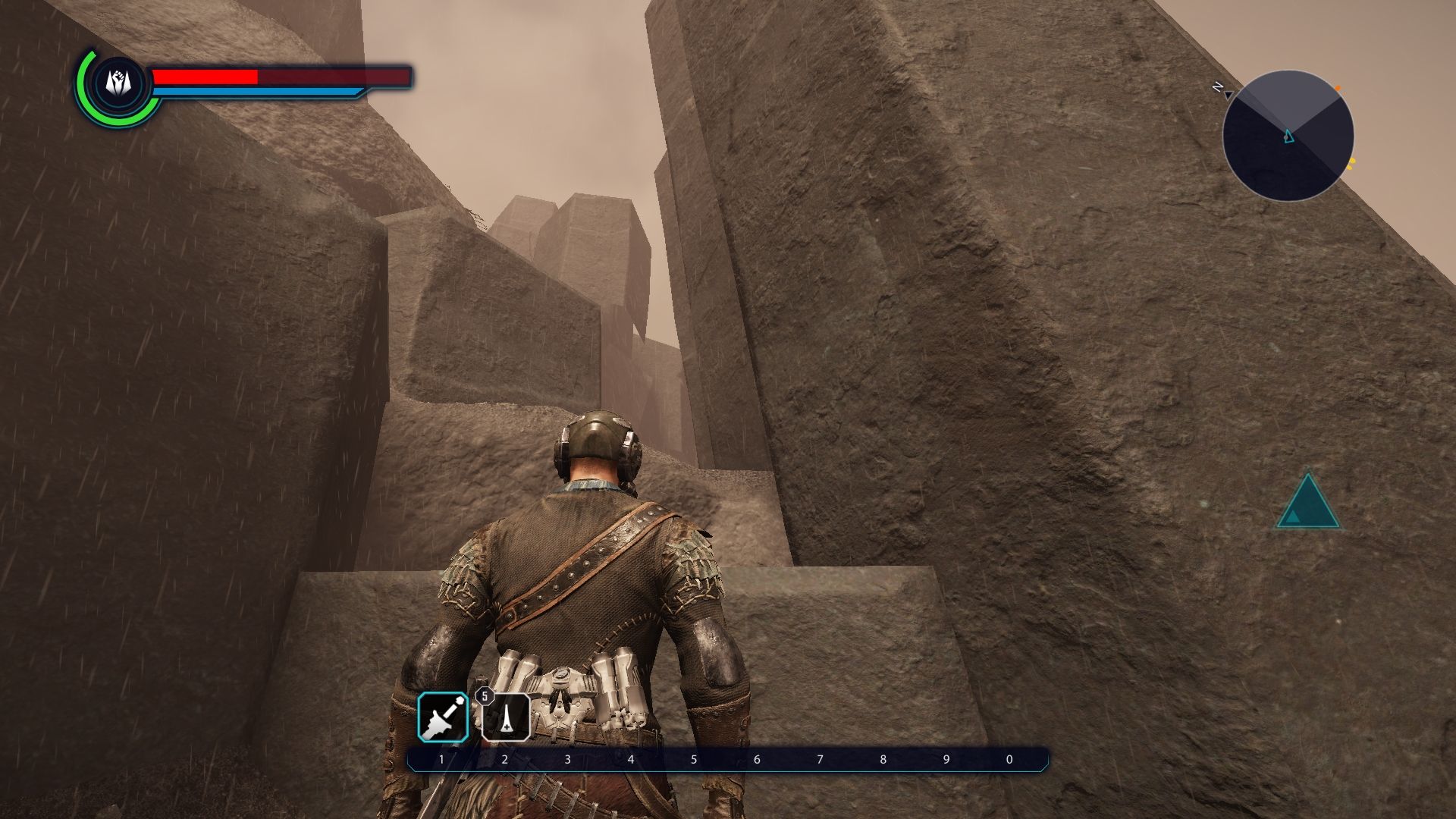Viewport: 1456px width, 819px height.
Task: Open the circular minimap
Action: pyautogui.click(x=1288, y=136)
